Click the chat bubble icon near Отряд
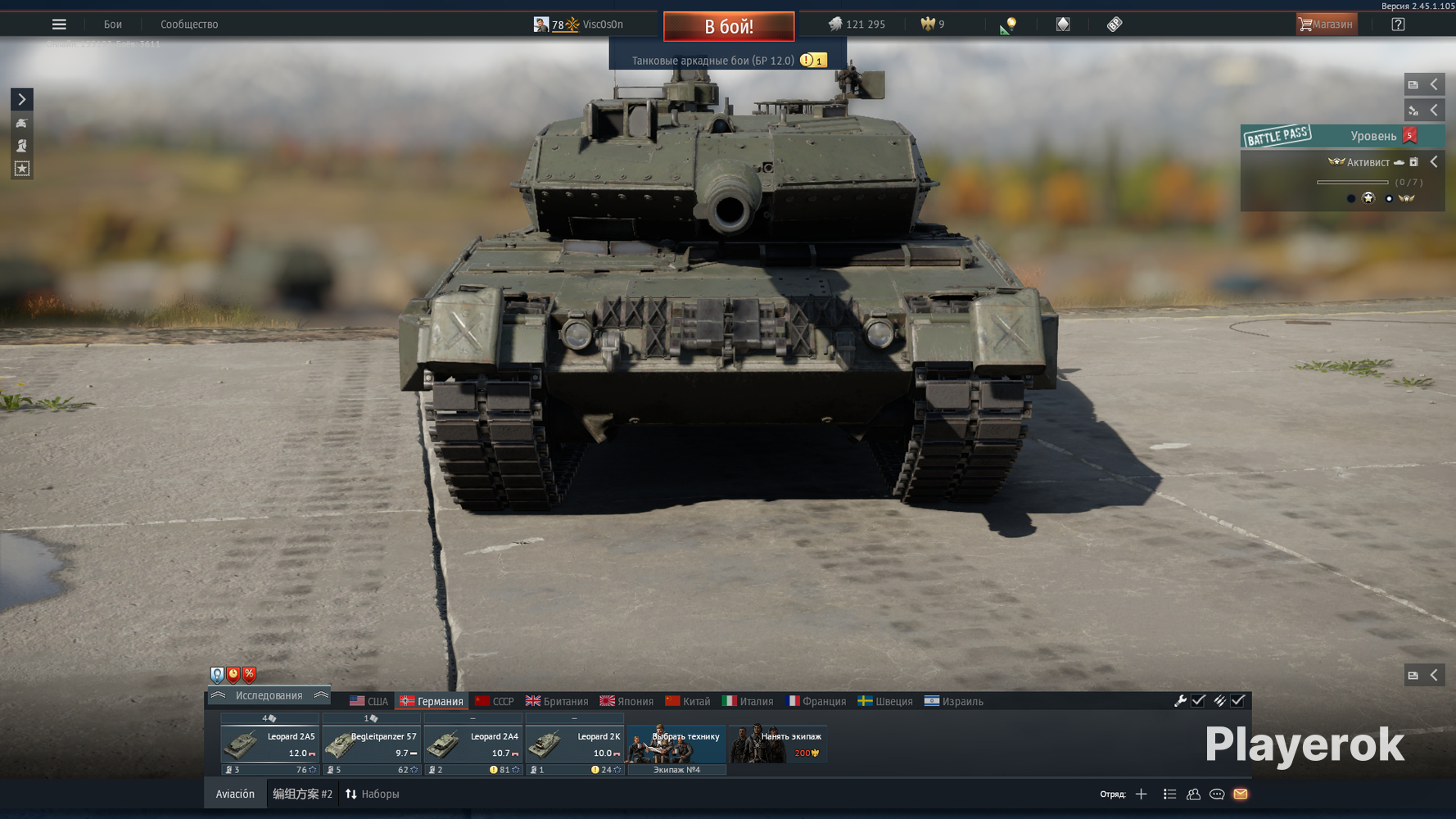 [1217, 794]
